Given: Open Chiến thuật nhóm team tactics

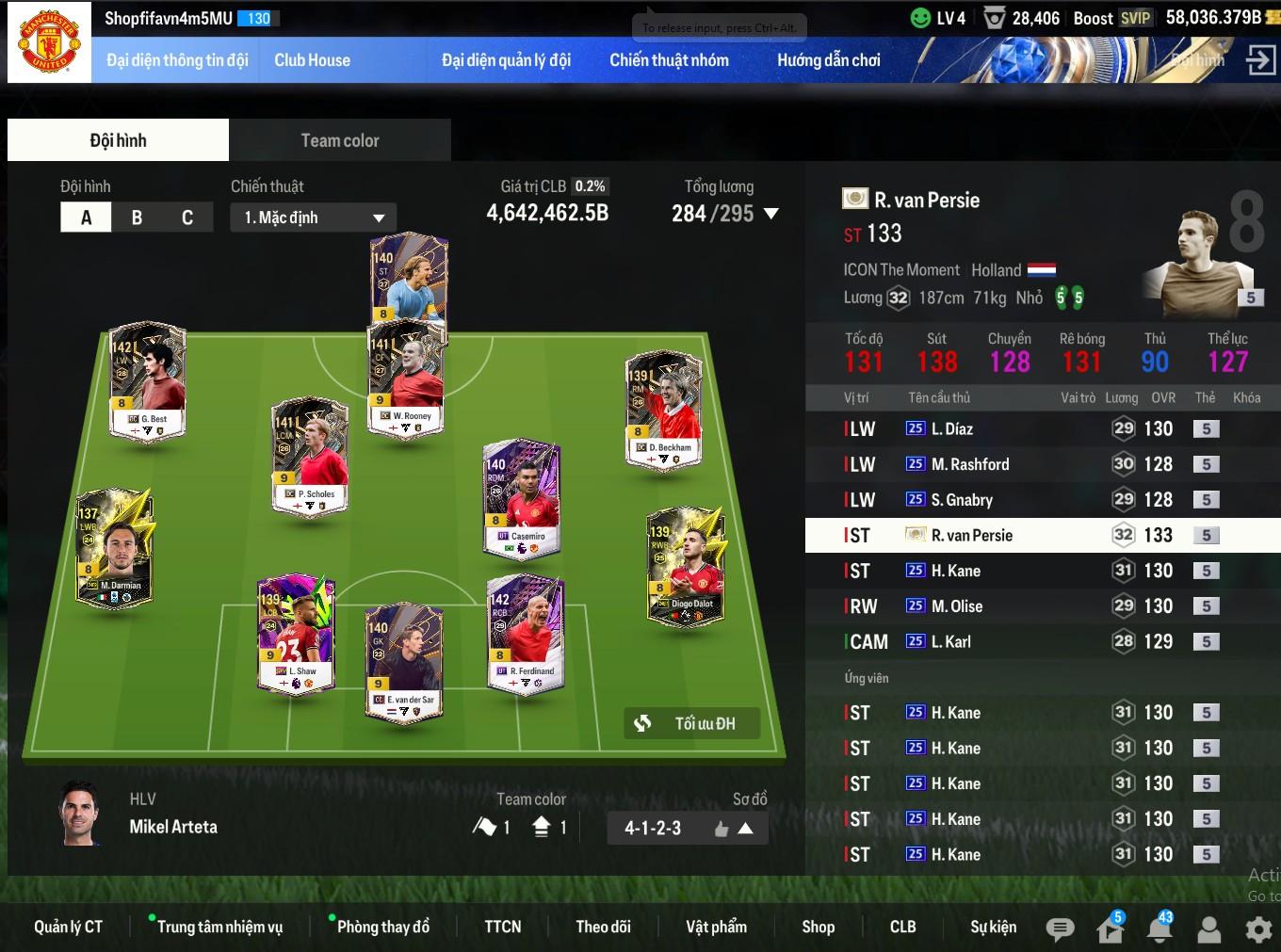Looking at the screenshot, I should [x=669, y=60].
